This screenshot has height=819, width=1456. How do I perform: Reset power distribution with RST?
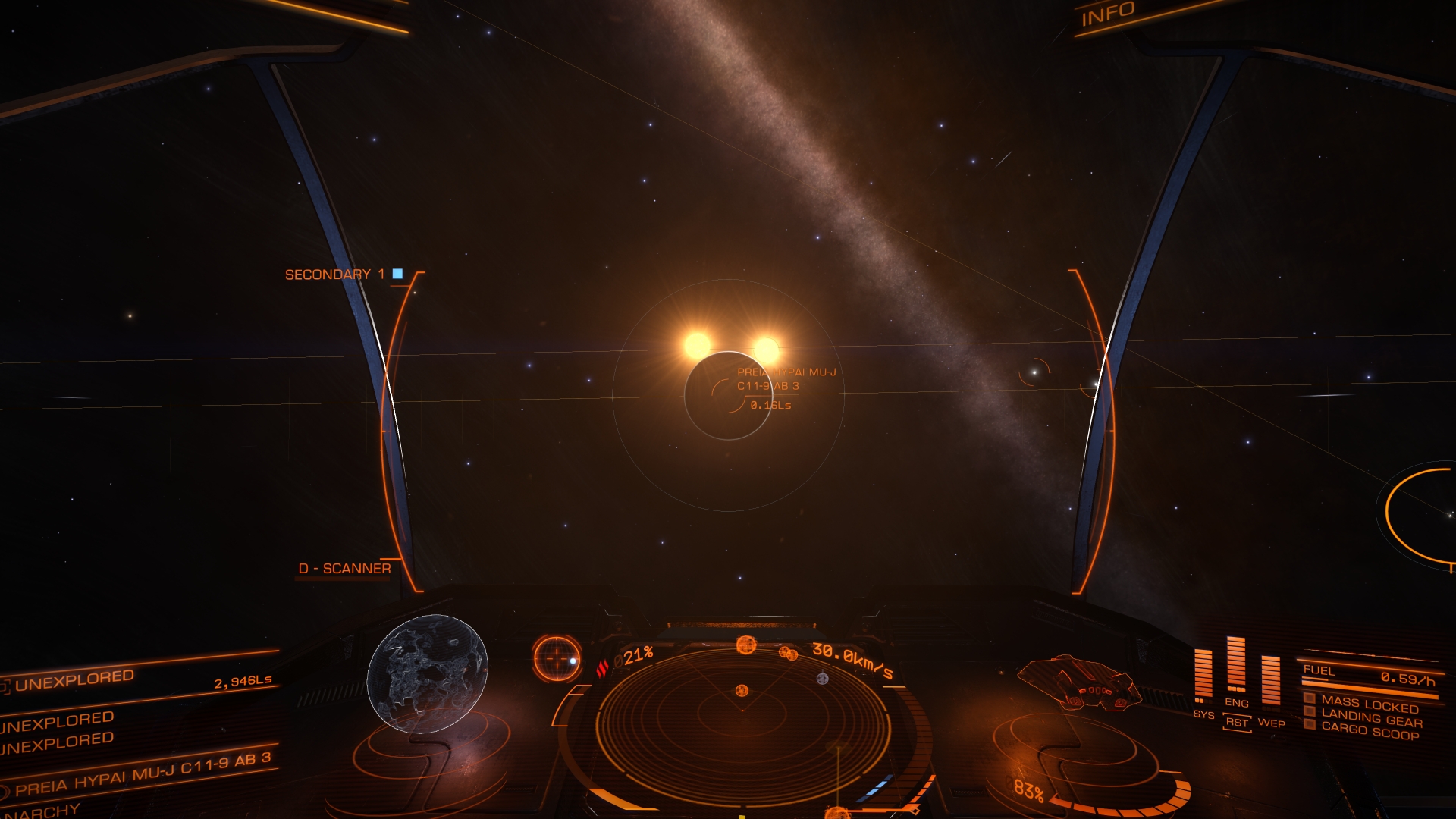click(1237, 723)
